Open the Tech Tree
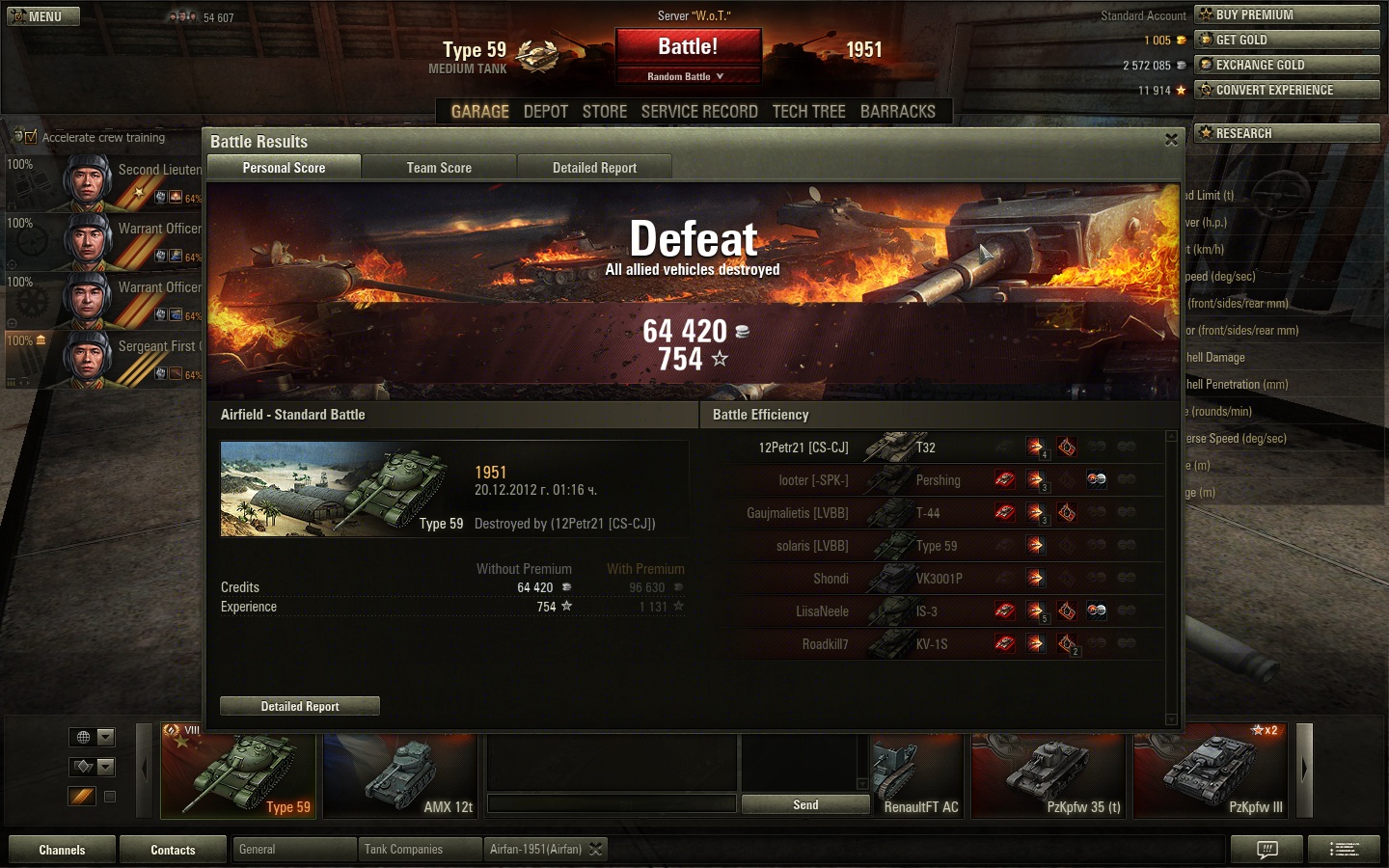 [808, 112]
